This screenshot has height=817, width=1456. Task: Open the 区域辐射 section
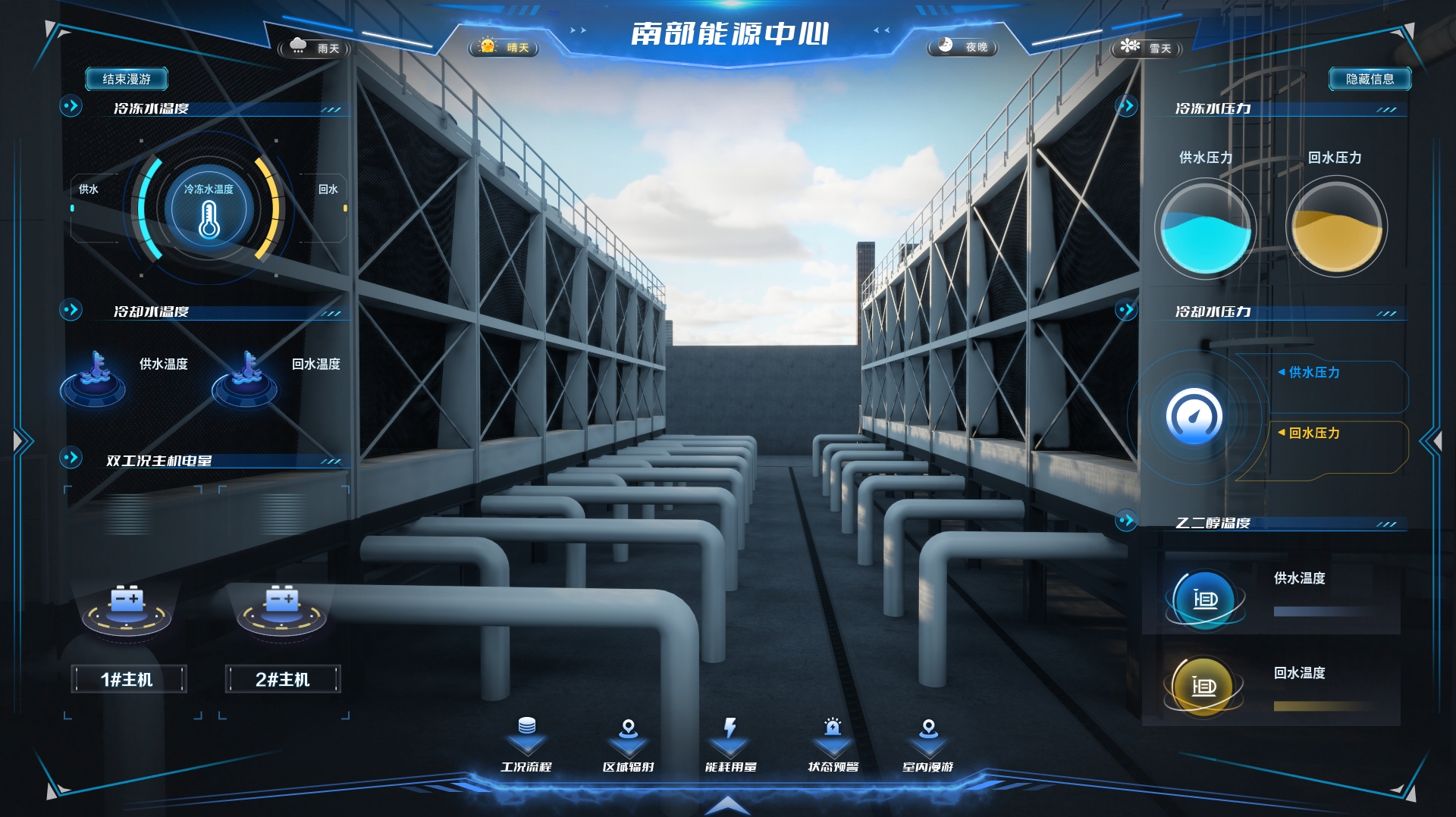pyautogui.click(x=628, y=746)
